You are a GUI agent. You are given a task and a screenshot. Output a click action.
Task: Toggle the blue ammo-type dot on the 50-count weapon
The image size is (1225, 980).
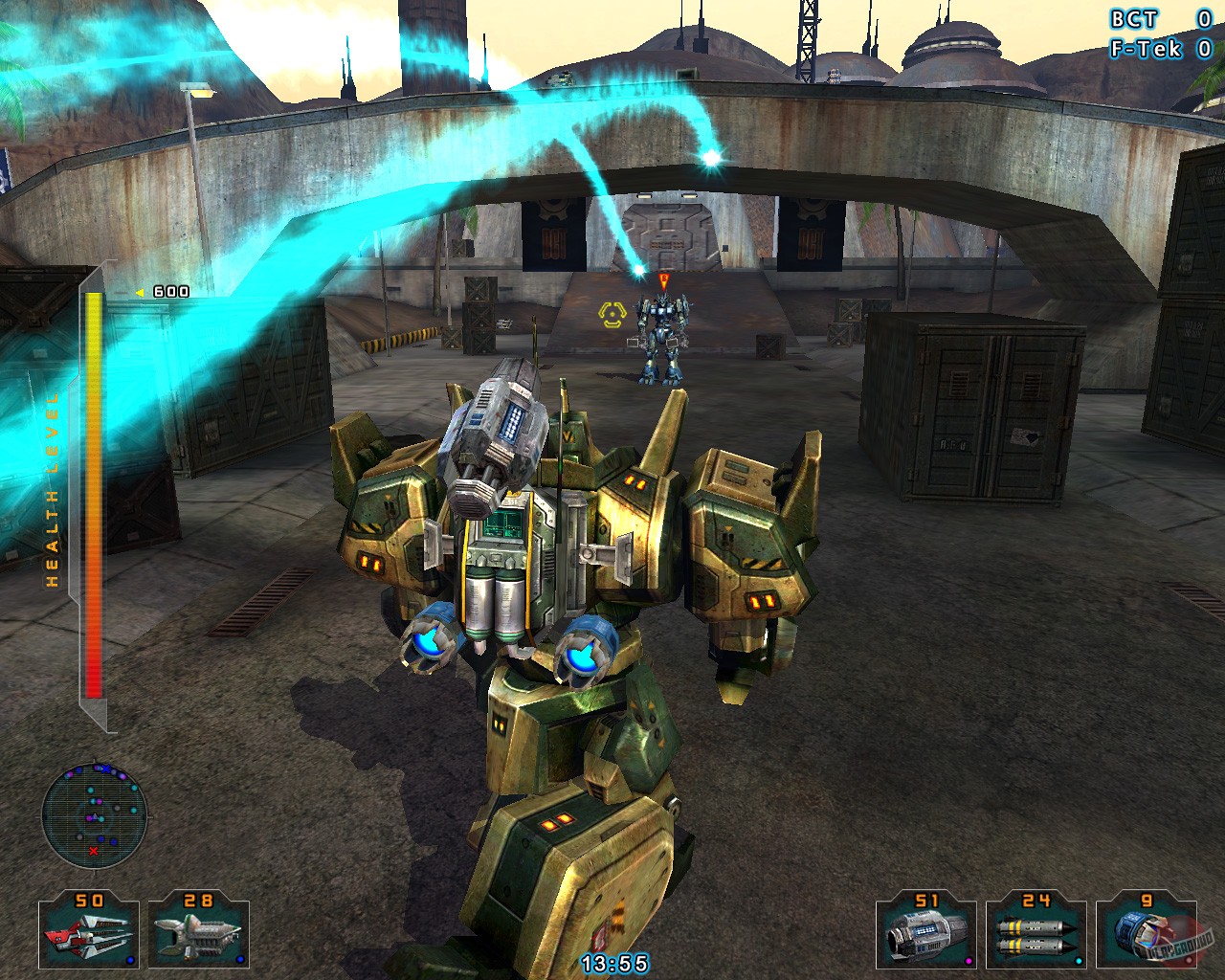point(130,960)
